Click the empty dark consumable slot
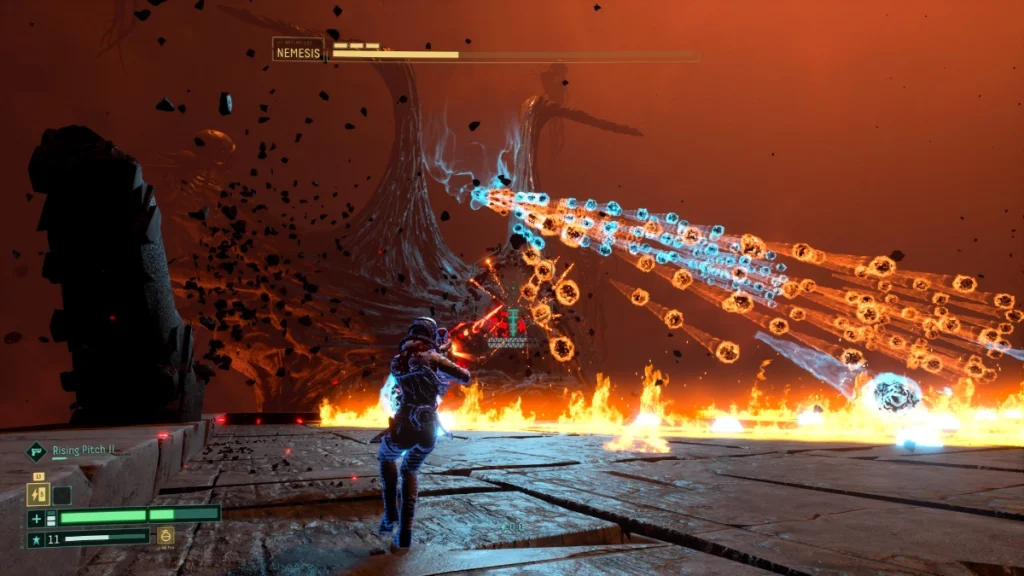The image size is (1024, 576). [62, 494]
